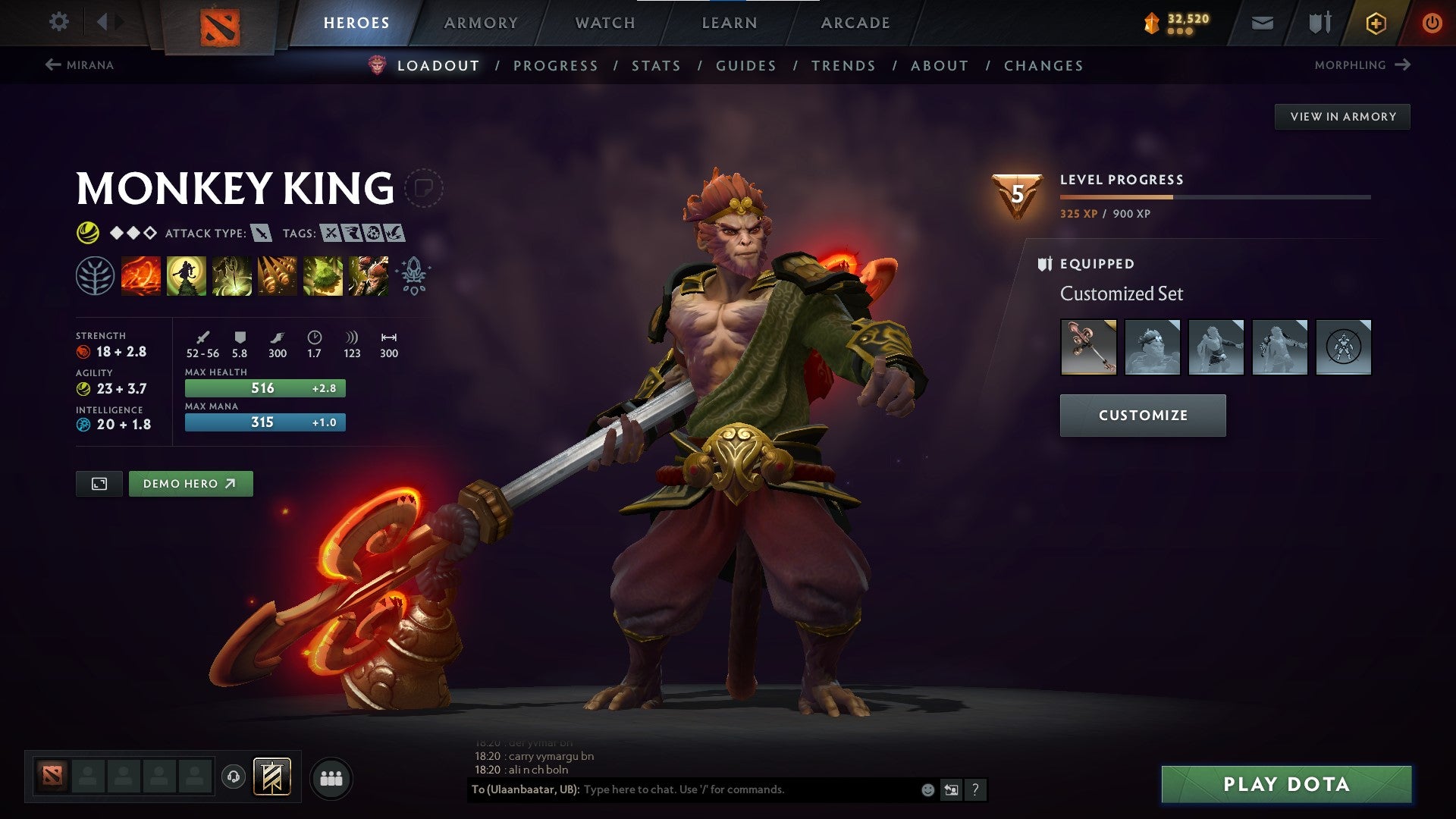Select Monkey King's Boundless Strike ability icon
Image resolution: width=1456 pixels, height=819 pixels.
(140, 275)
